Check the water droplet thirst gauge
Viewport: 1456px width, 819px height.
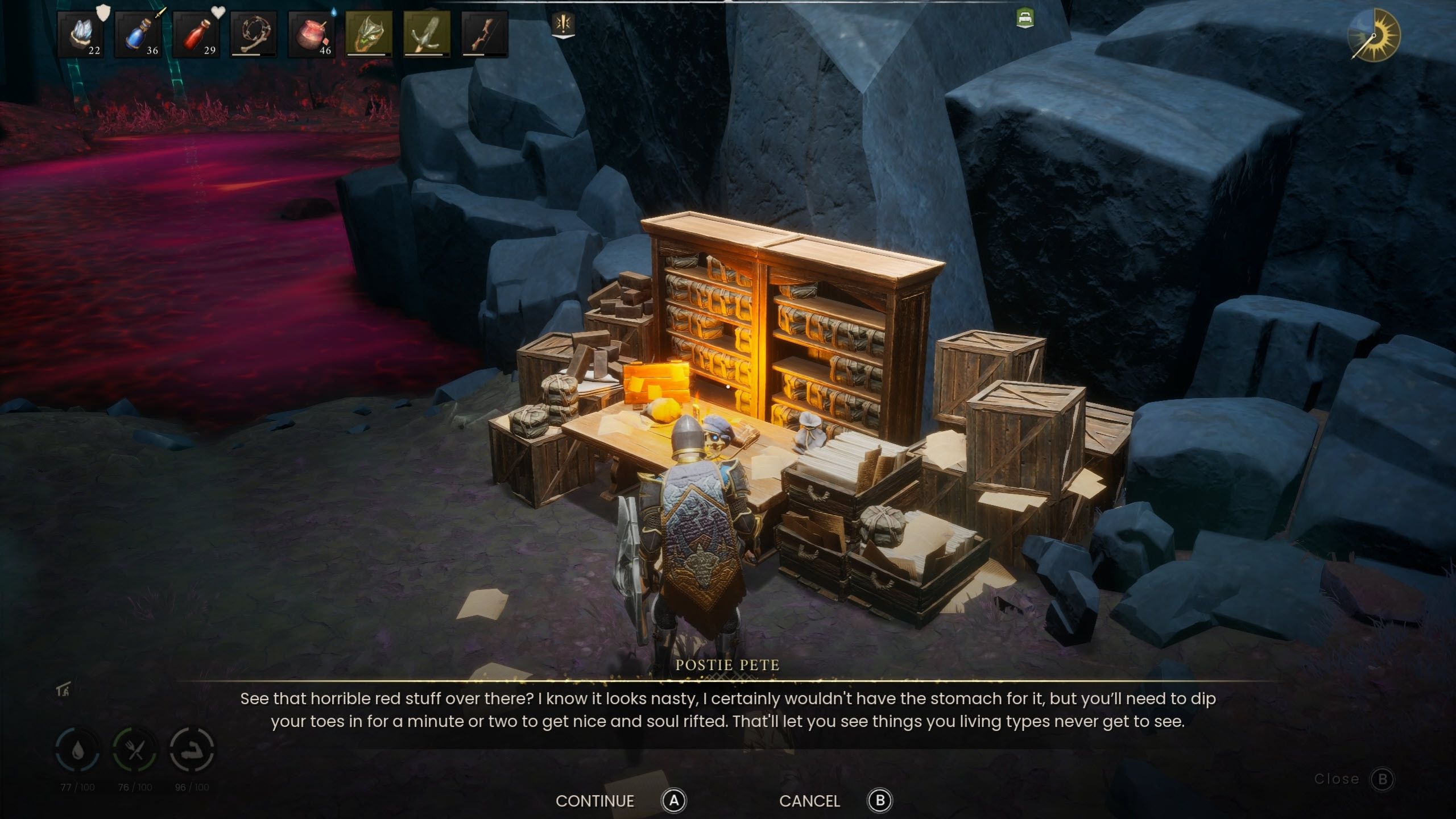tap(78, 750)
